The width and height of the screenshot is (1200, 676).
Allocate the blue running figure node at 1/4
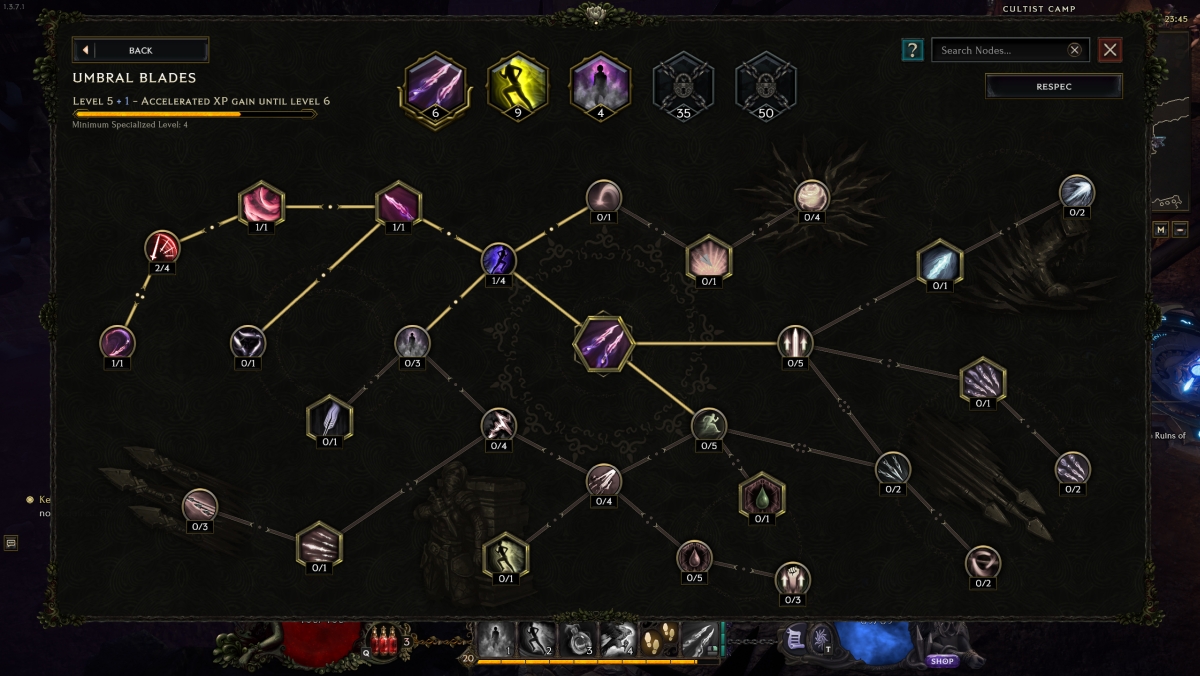point(498,259)
